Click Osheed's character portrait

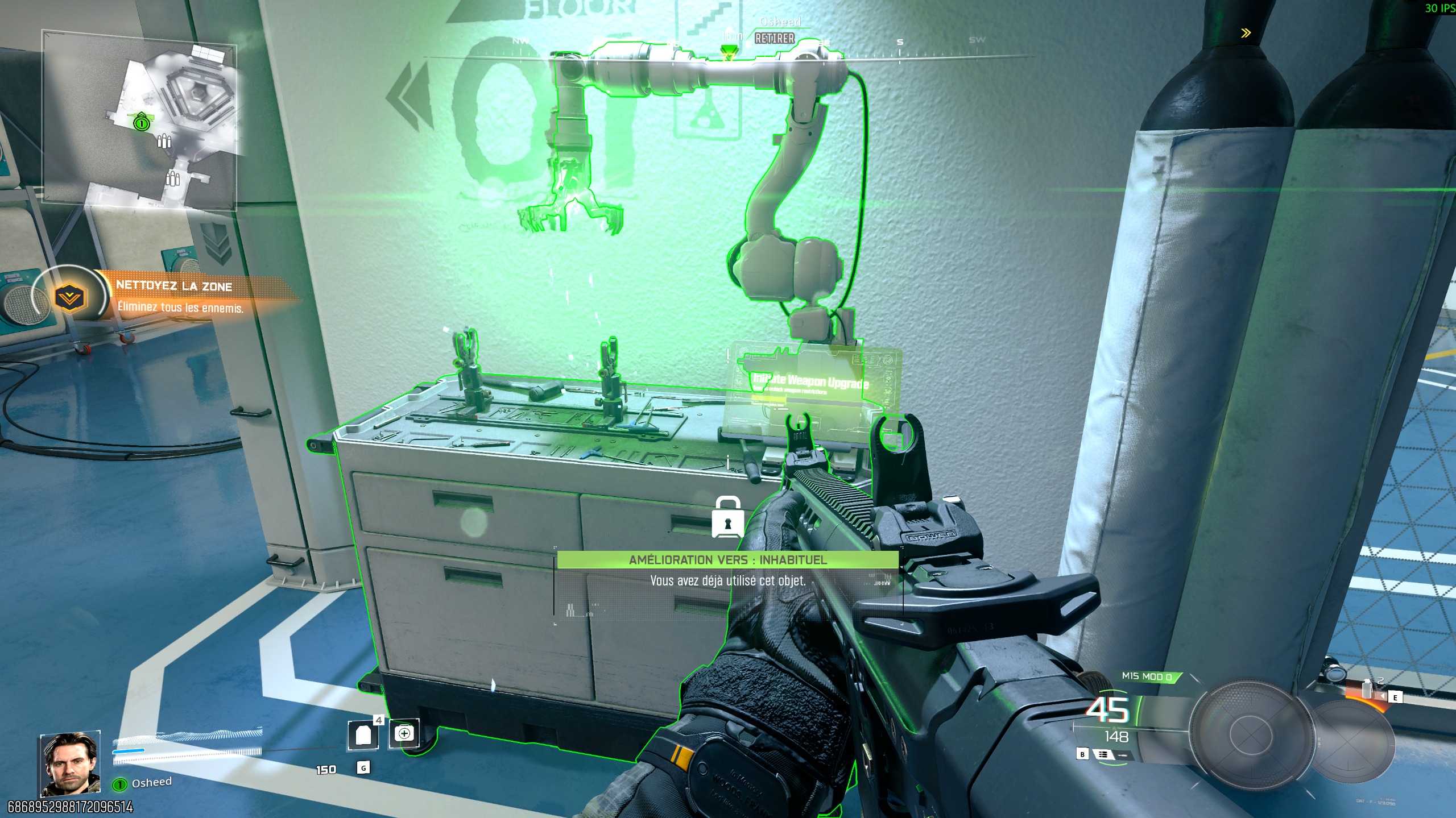(71, 764)
